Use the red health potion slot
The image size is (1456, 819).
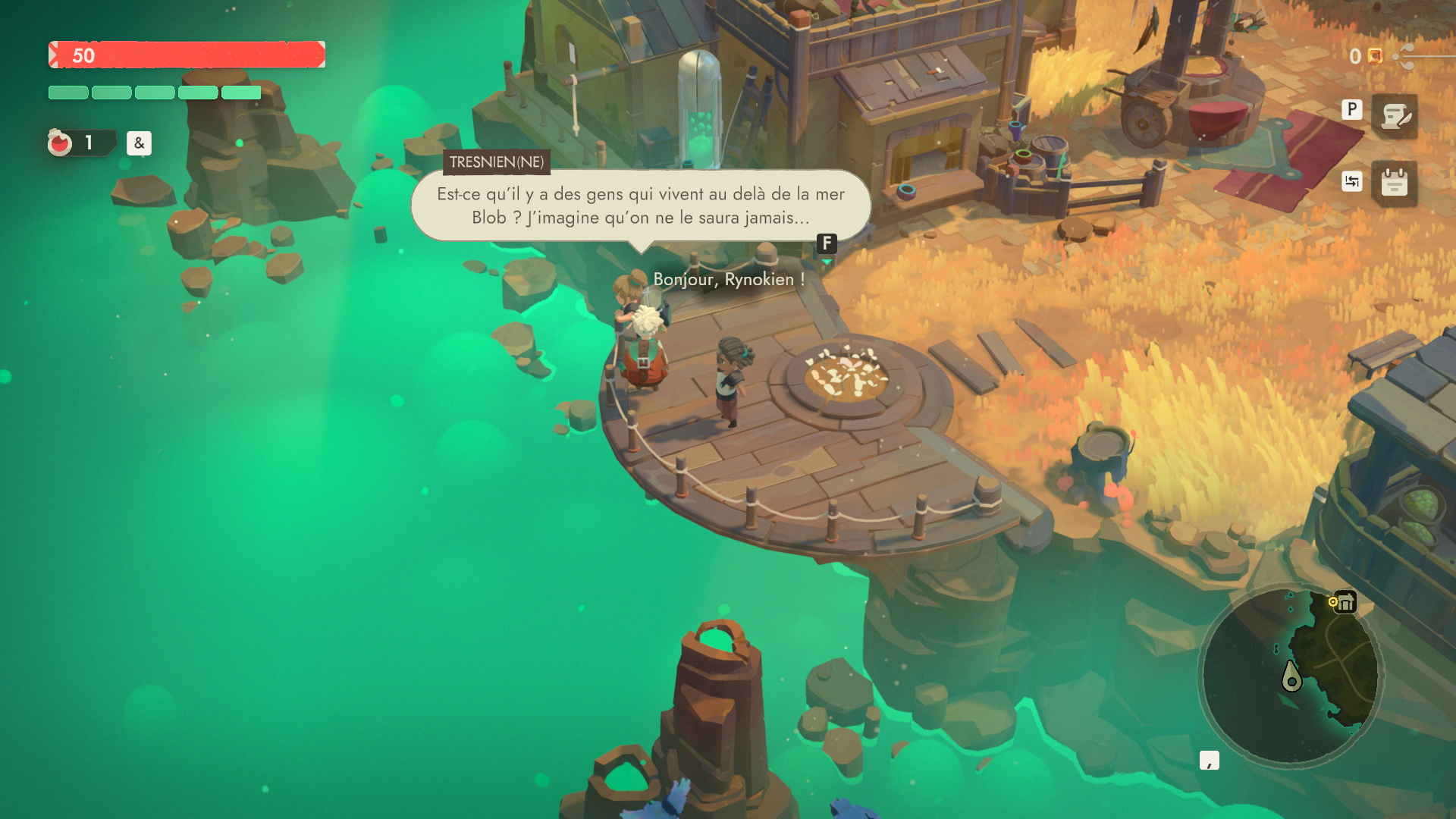pyautogui.click(x=61, y=143)
